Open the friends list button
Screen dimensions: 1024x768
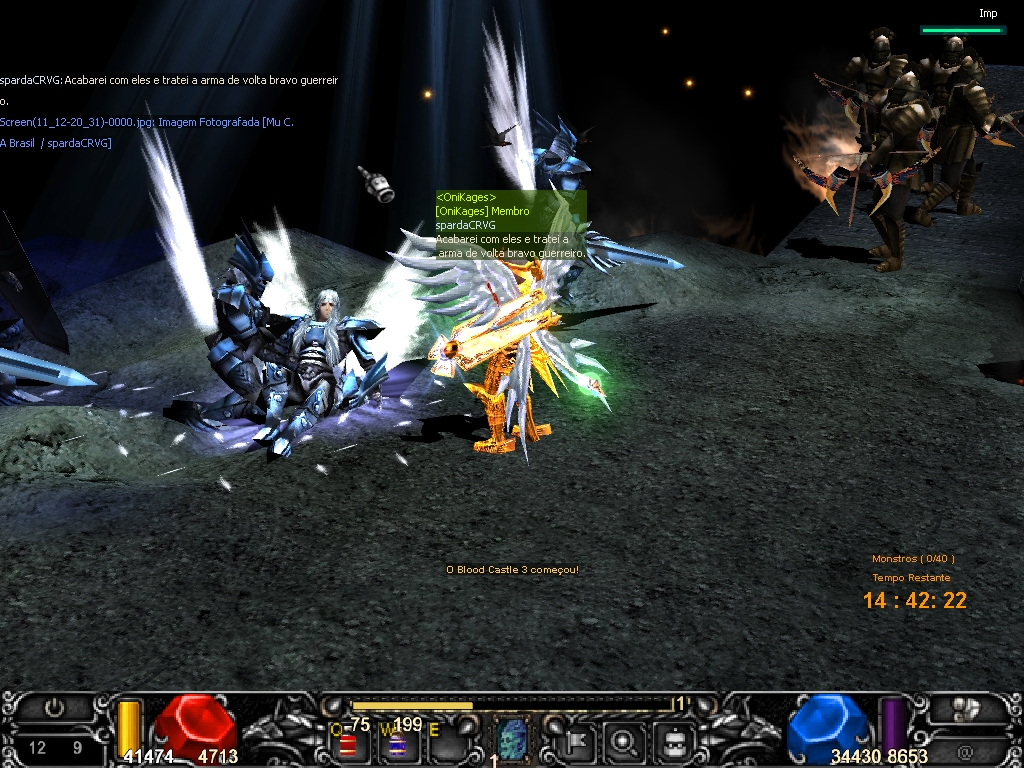pos(965,709)
